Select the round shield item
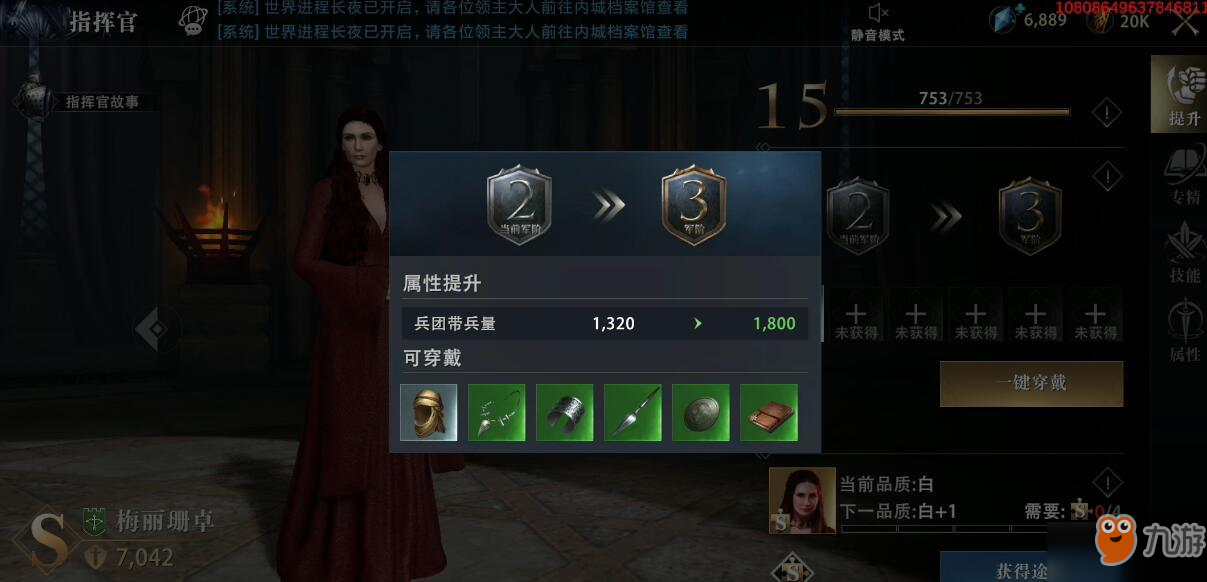This screenshot has height=582, width=1207. 701,412
